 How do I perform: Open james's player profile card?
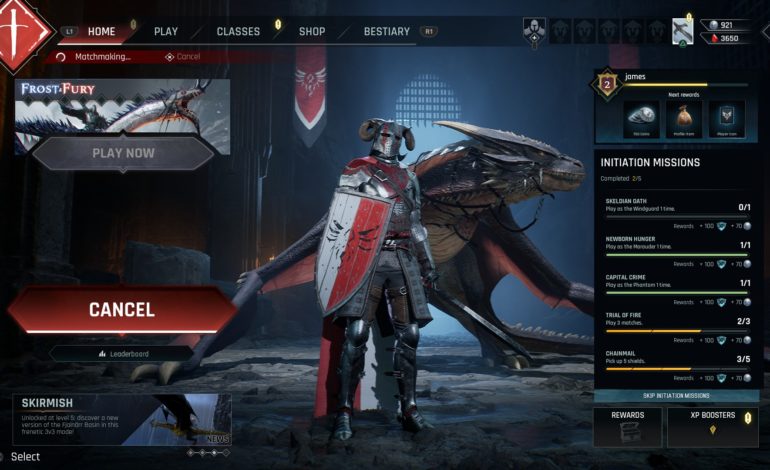tap(676, 106)
